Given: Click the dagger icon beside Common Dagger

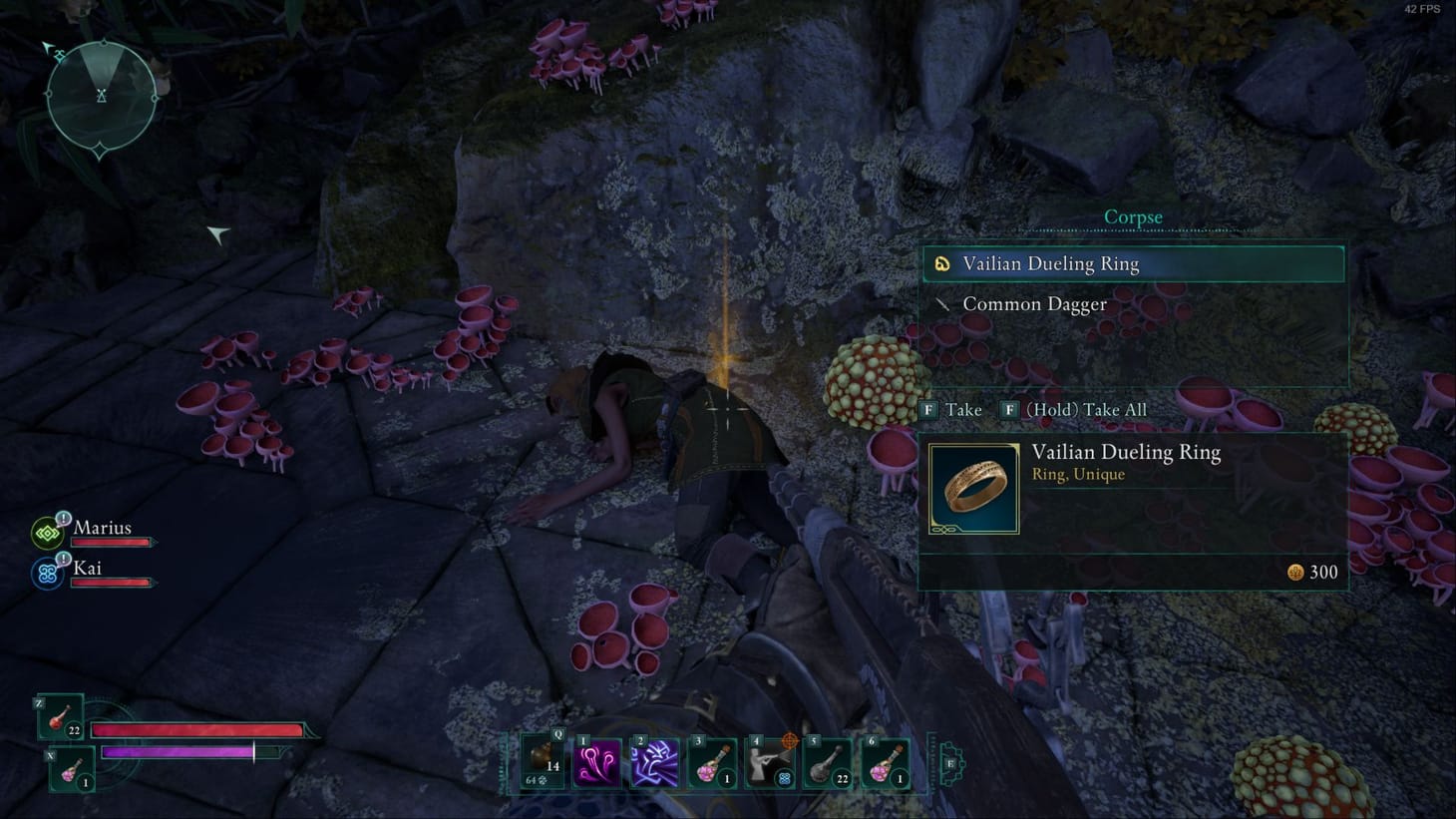Looking at the screenshot, I should click(942, 303).
